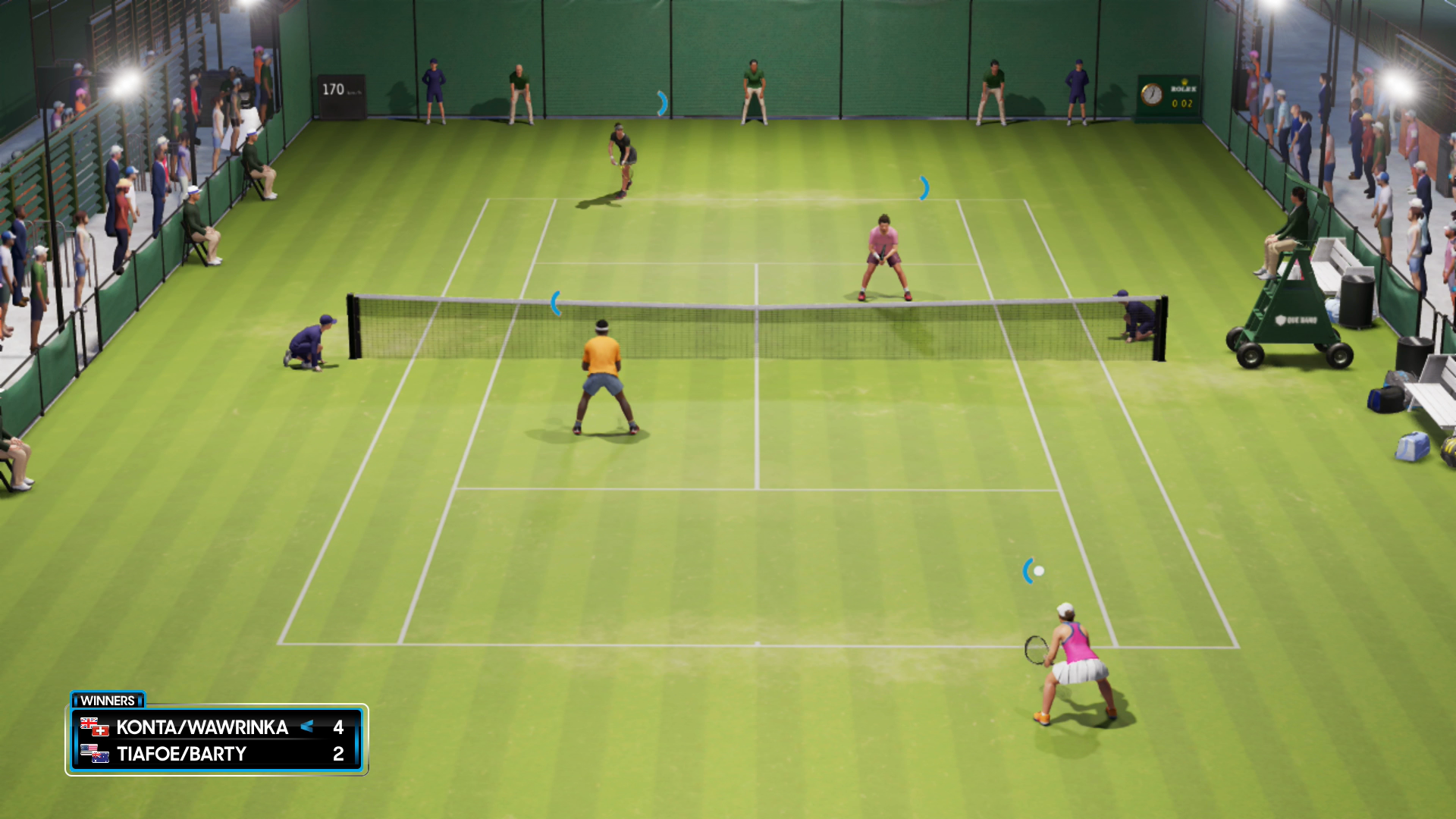The width and height of the screenshot is (1456, 819).
Task: Click the 0:02 match timer digits
Action: (x=1182, y=104)
